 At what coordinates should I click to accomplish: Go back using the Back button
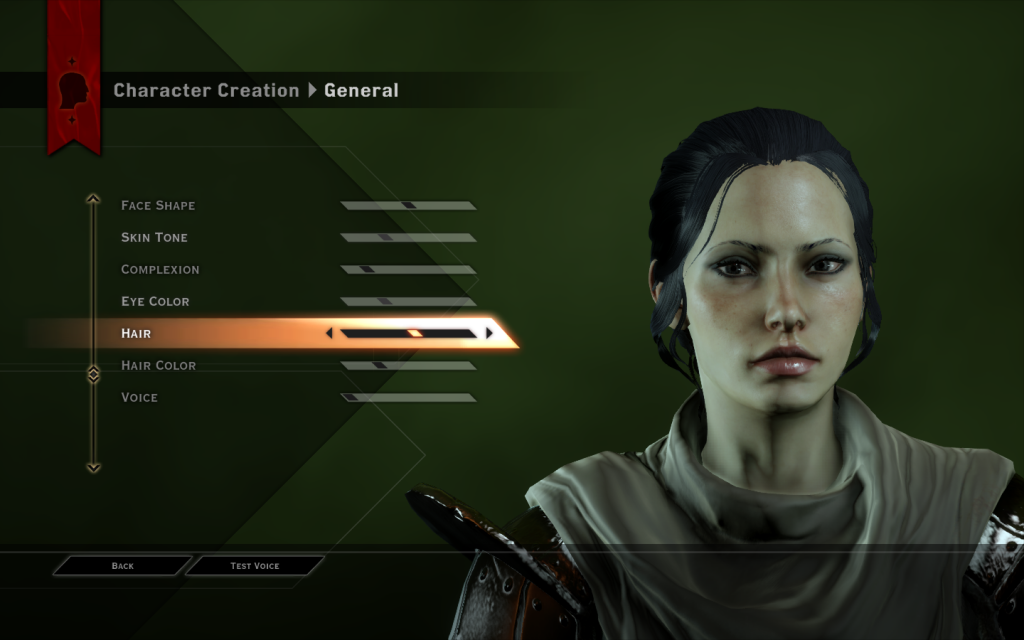[122, 566]
